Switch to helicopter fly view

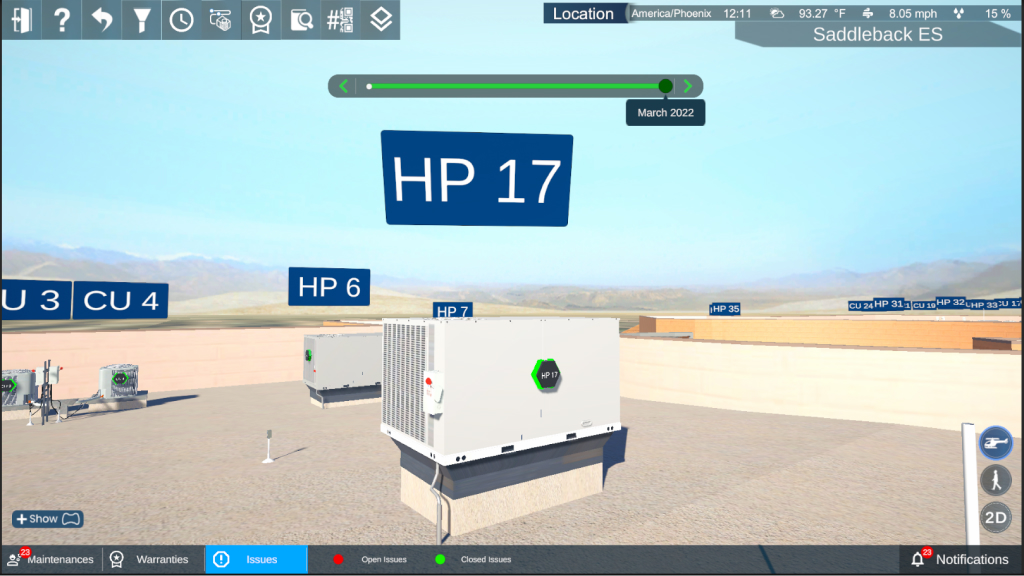point(995,441)
